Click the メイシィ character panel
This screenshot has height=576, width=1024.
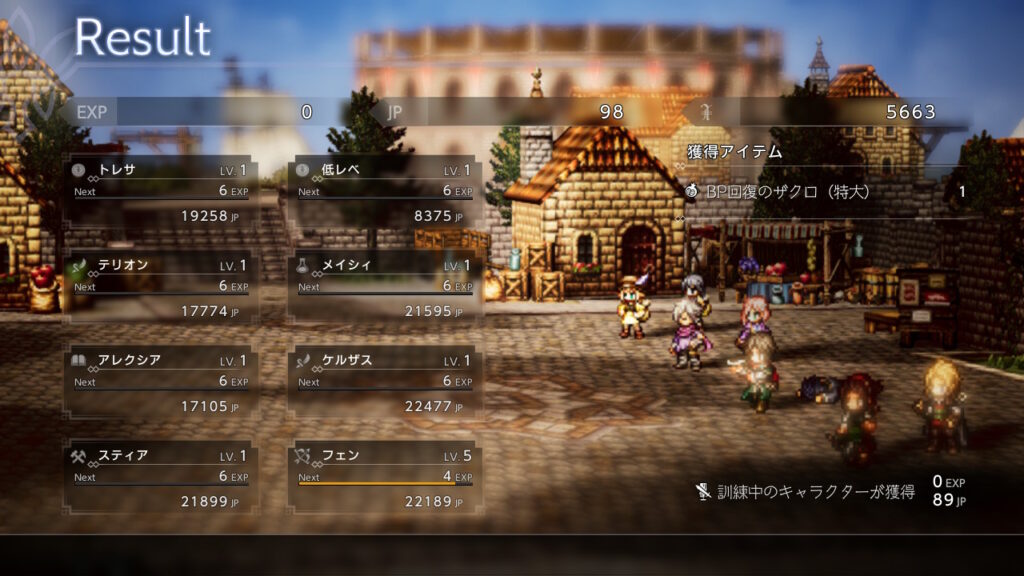384,288
